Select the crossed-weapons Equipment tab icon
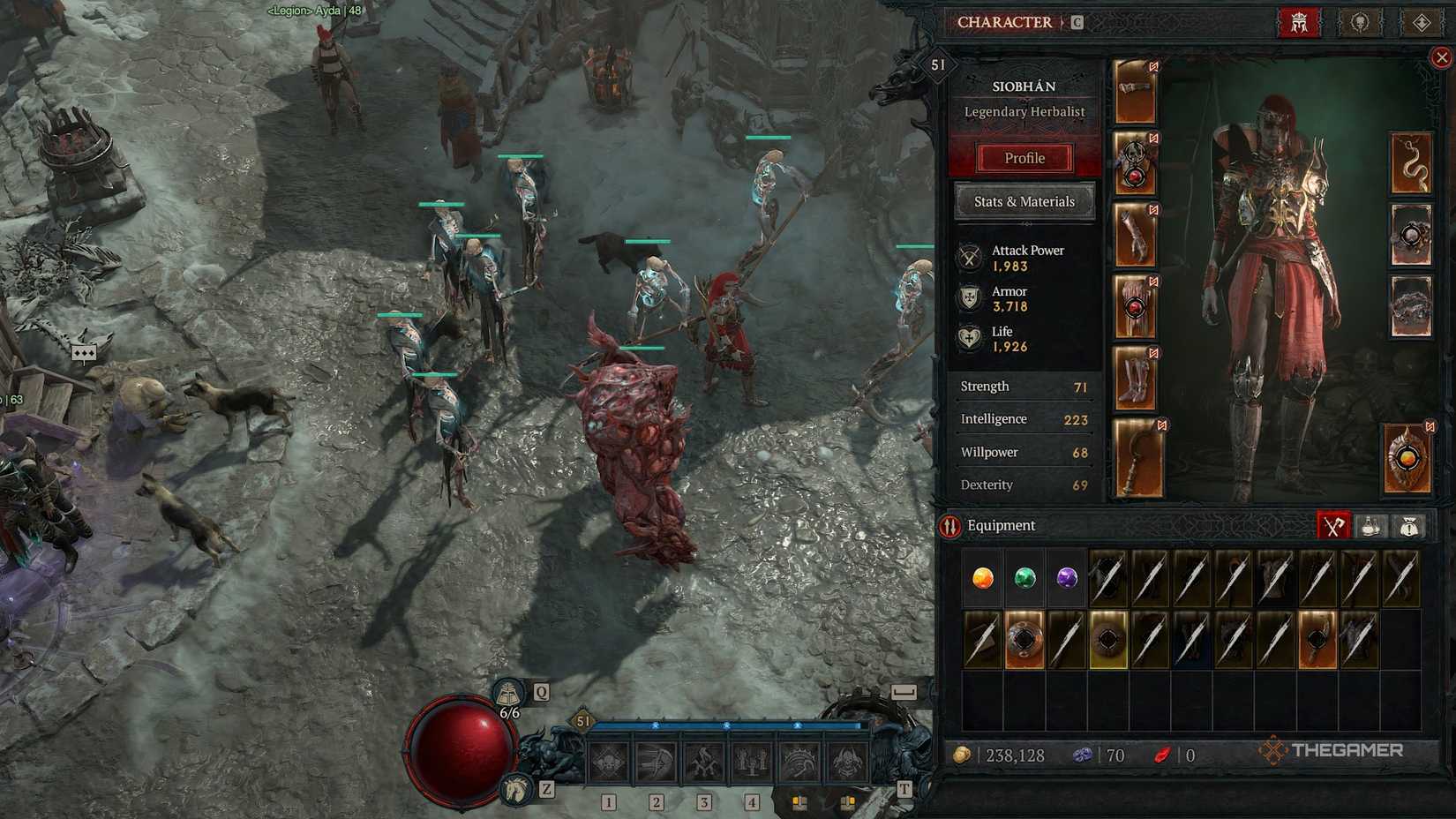 1332,526
